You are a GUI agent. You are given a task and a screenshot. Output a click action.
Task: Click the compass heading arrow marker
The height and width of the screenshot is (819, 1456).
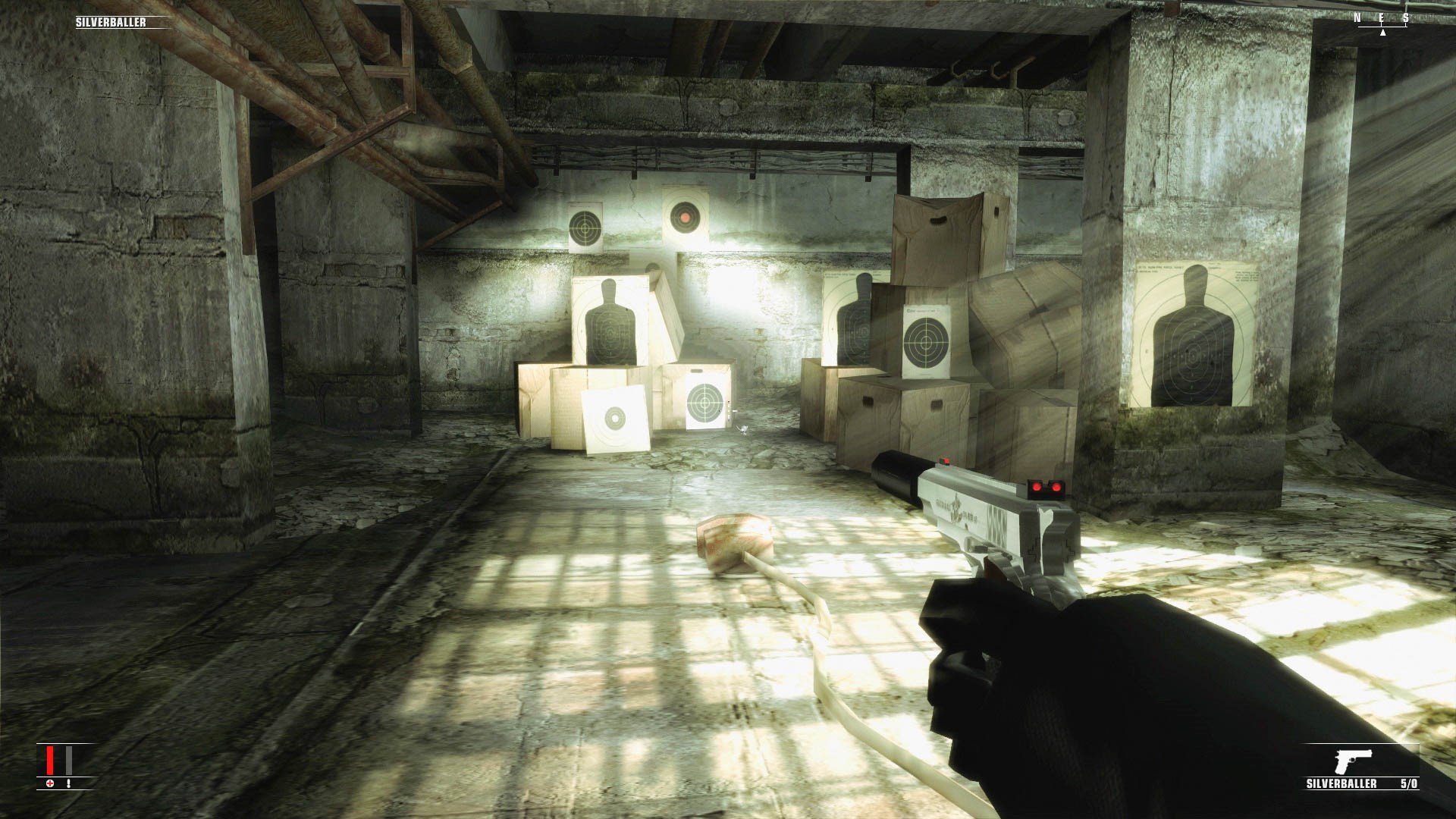coord(1382,33)
